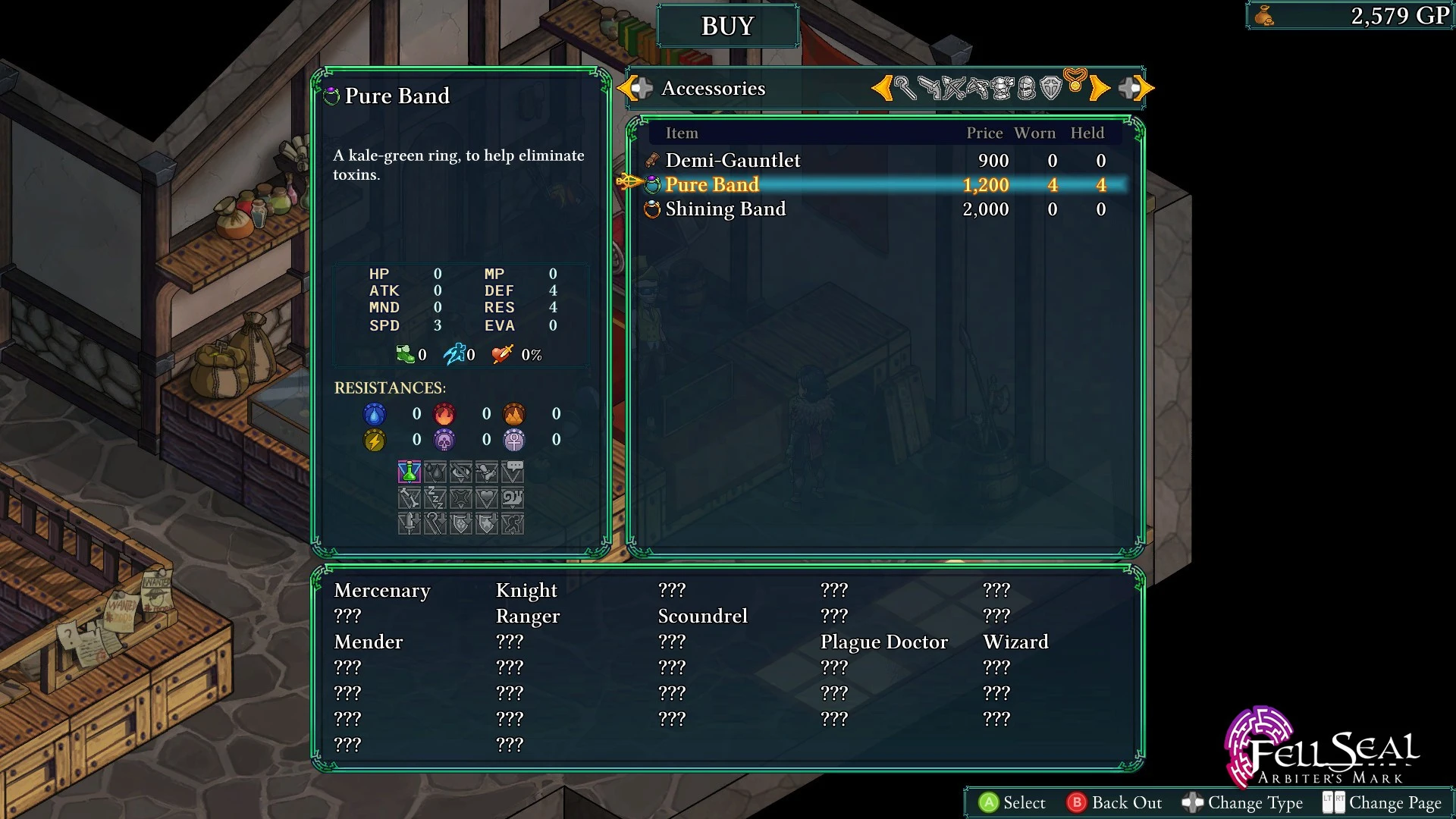The width and height of the screenshot is (1456, 819).
Task: Click the Select confirm label
Action: pos(1023,802)
